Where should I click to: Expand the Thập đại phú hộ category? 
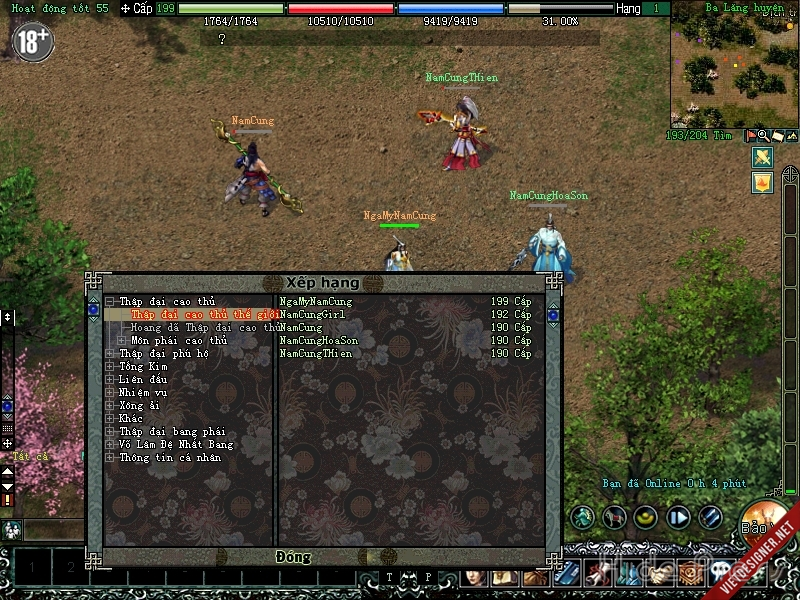110,353
